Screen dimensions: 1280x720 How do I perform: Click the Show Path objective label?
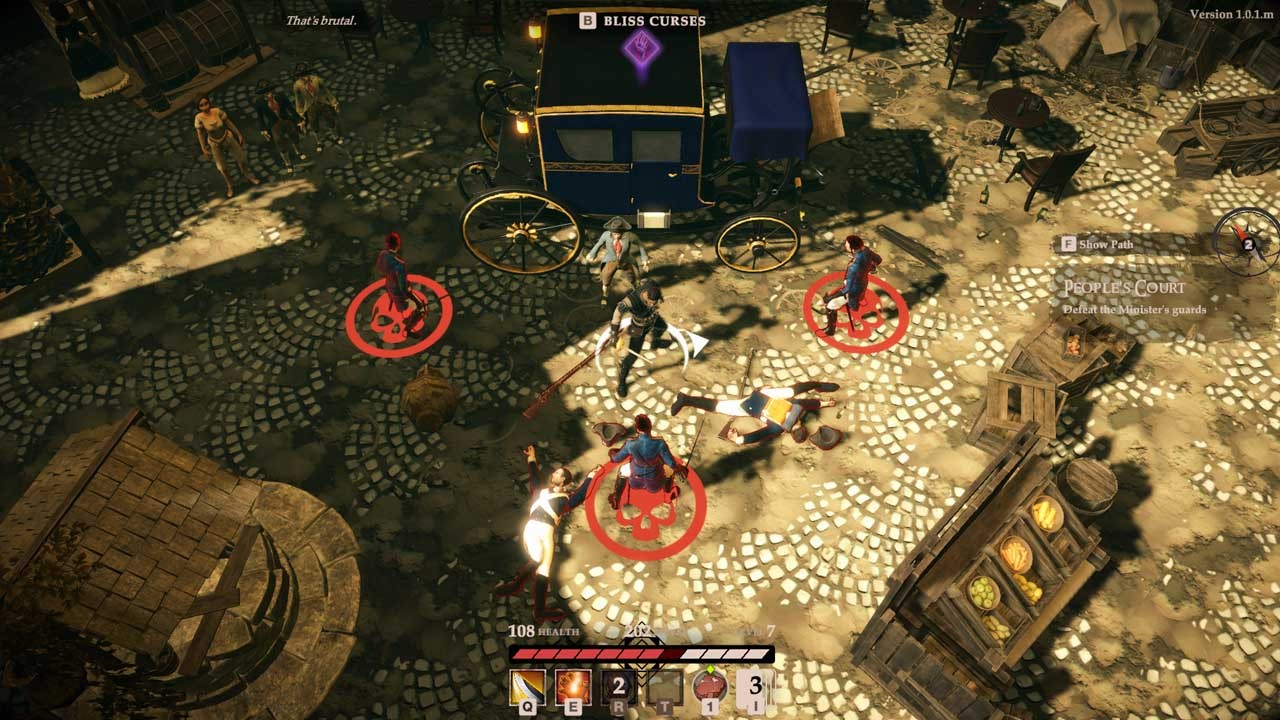tap(1105, 244)
